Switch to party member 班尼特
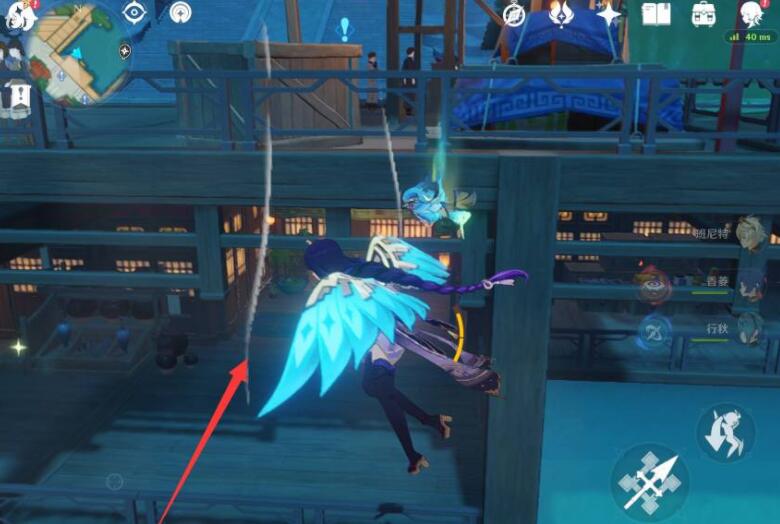The height and width of the screenshot is (524, 780). tap(751, 235)
